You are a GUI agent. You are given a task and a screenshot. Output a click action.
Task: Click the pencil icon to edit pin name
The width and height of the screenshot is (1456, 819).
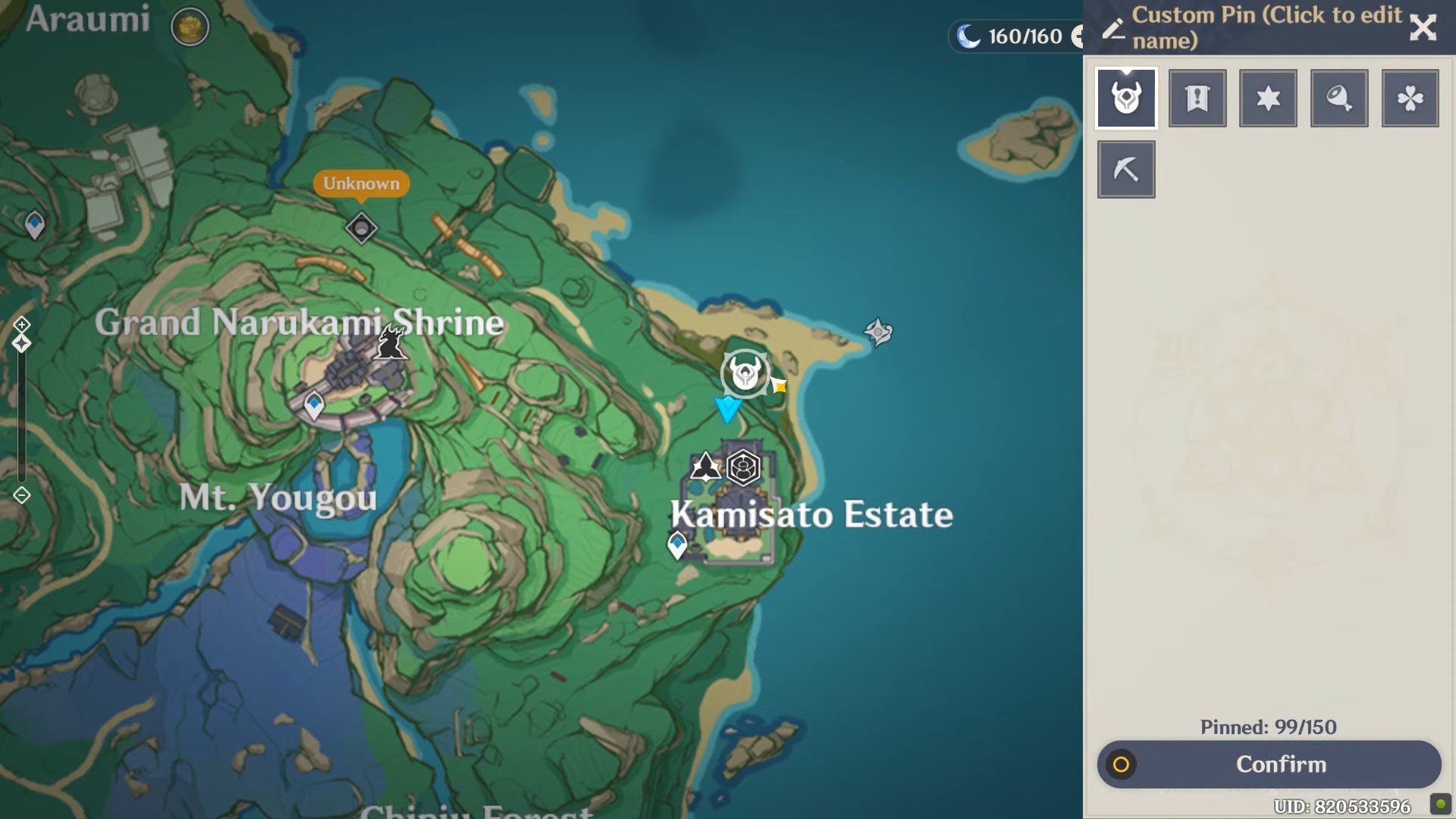coord(1113,27)
